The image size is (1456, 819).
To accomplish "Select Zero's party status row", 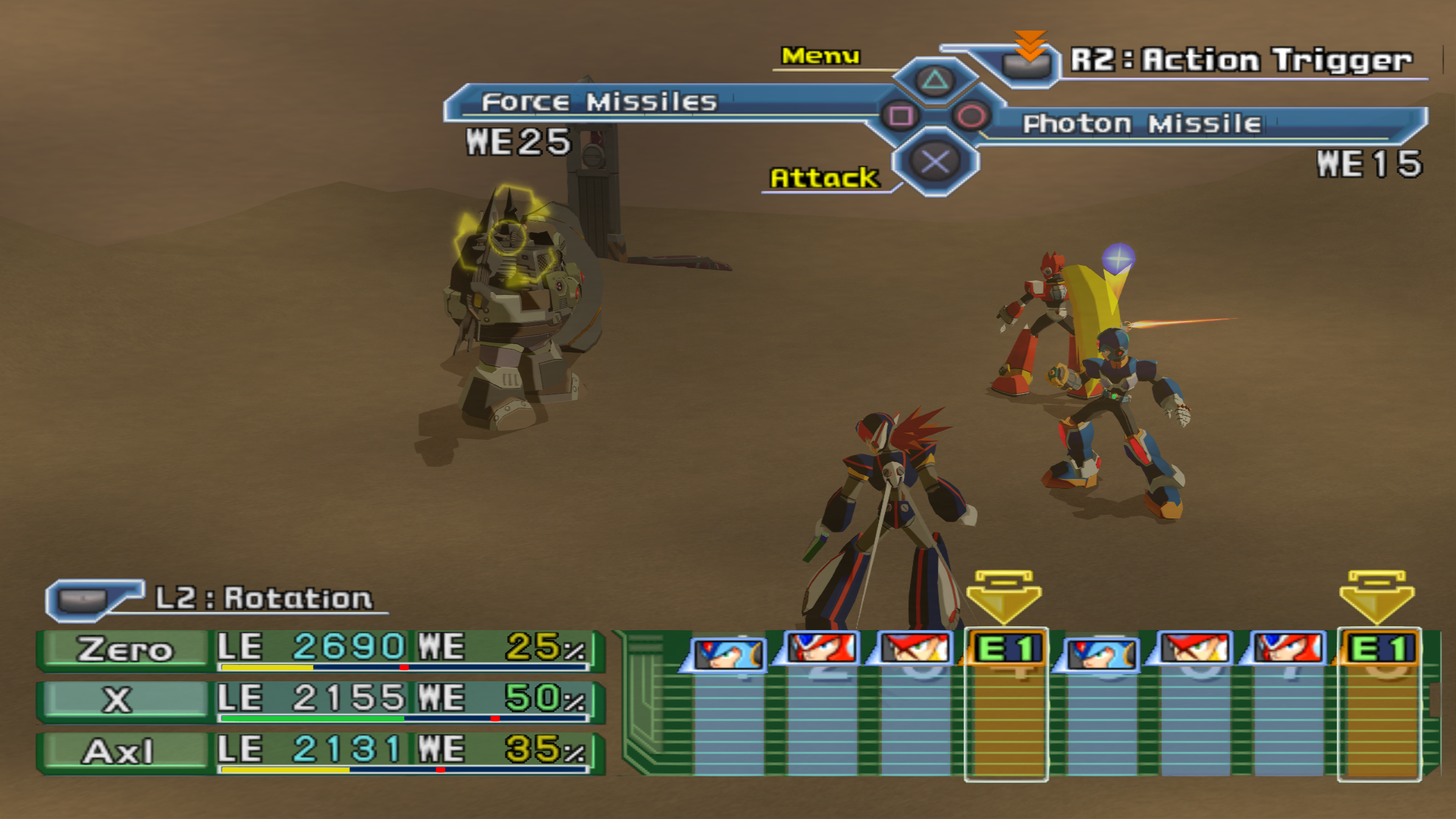I will [320, 650].
